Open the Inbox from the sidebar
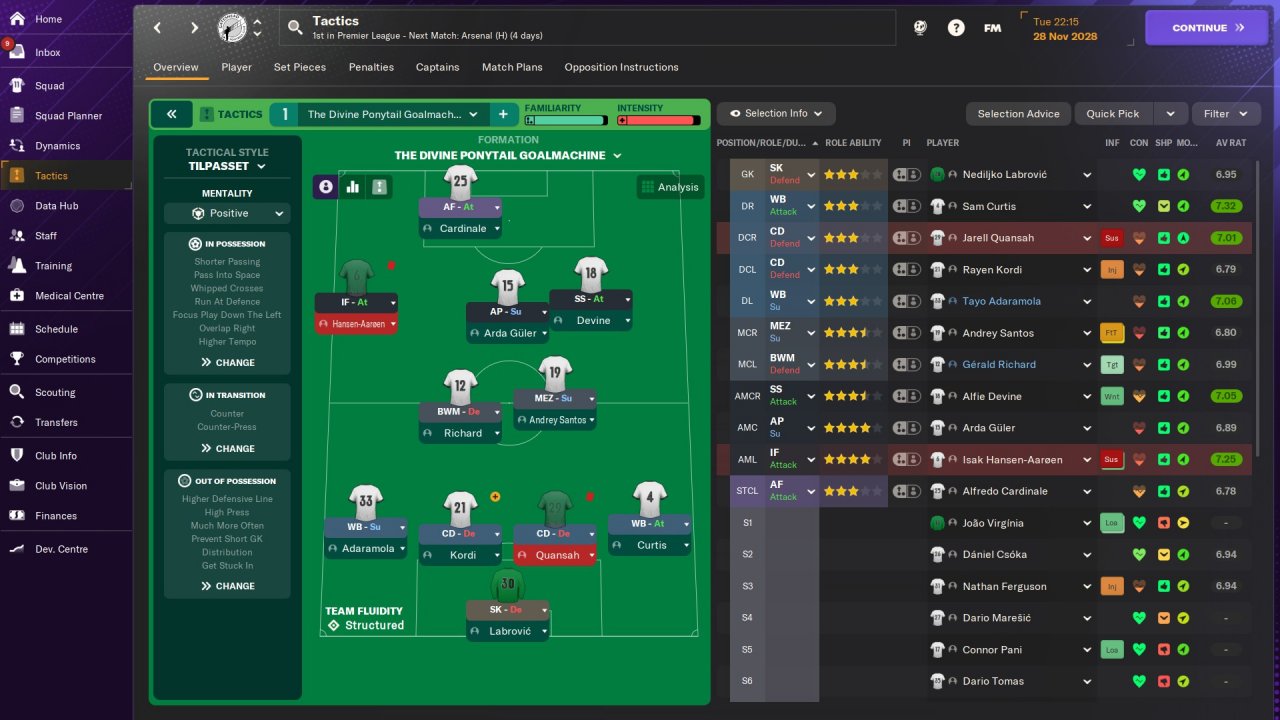 point(48,52)
